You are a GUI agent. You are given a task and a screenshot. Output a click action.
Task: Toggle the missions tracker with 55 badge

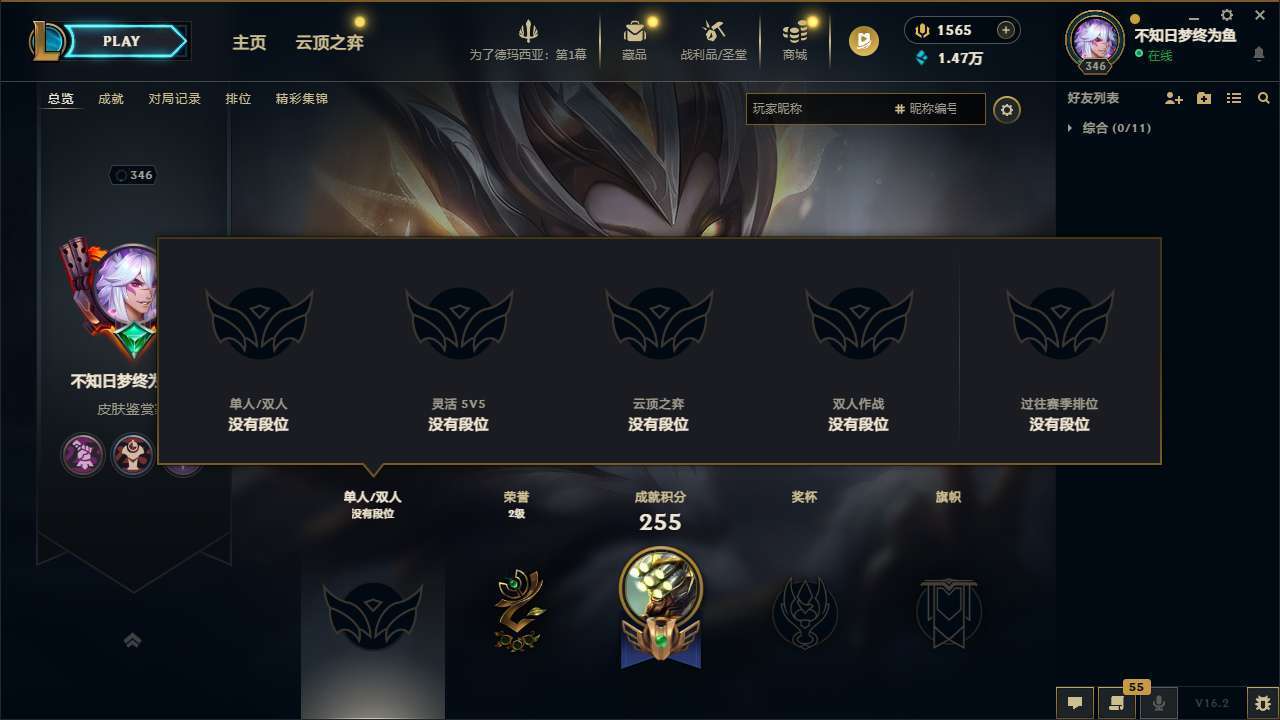pos(1117,703)
